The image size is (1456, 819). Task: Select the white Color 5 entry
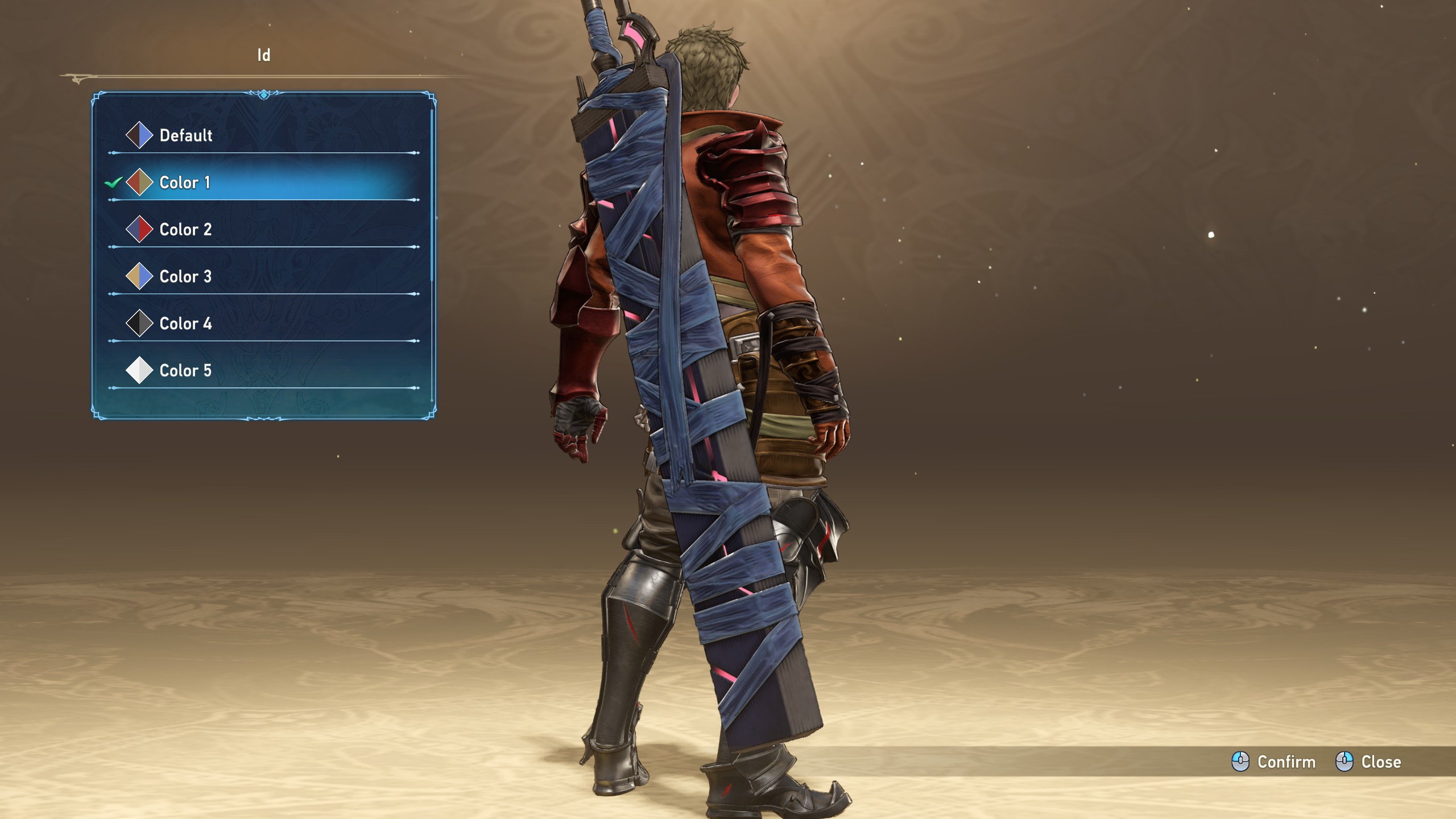[x=185, y=371]
